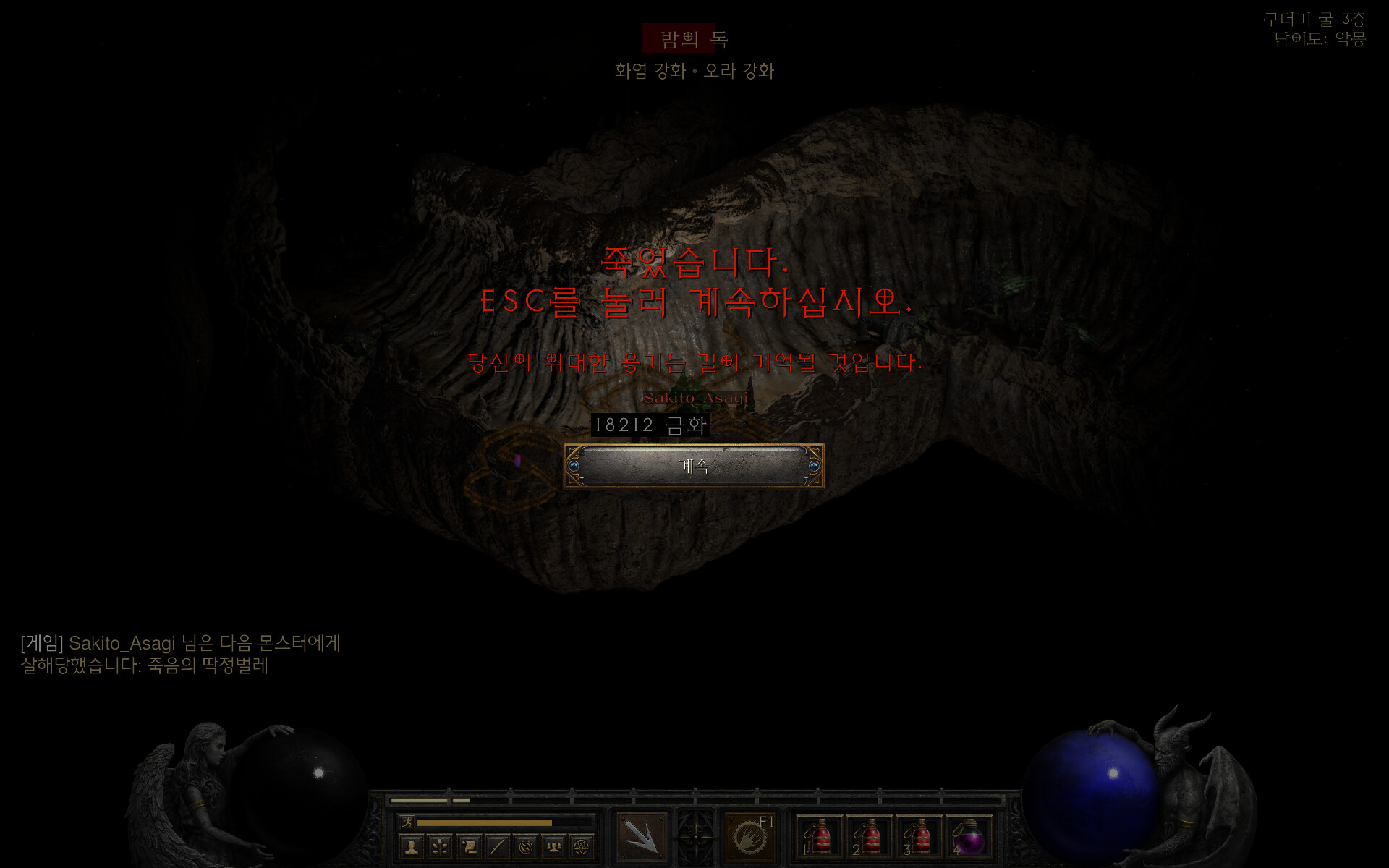Open the party panel group icon
The width and height of the screenshot is (1389, 868).
(x=554, y=846)
